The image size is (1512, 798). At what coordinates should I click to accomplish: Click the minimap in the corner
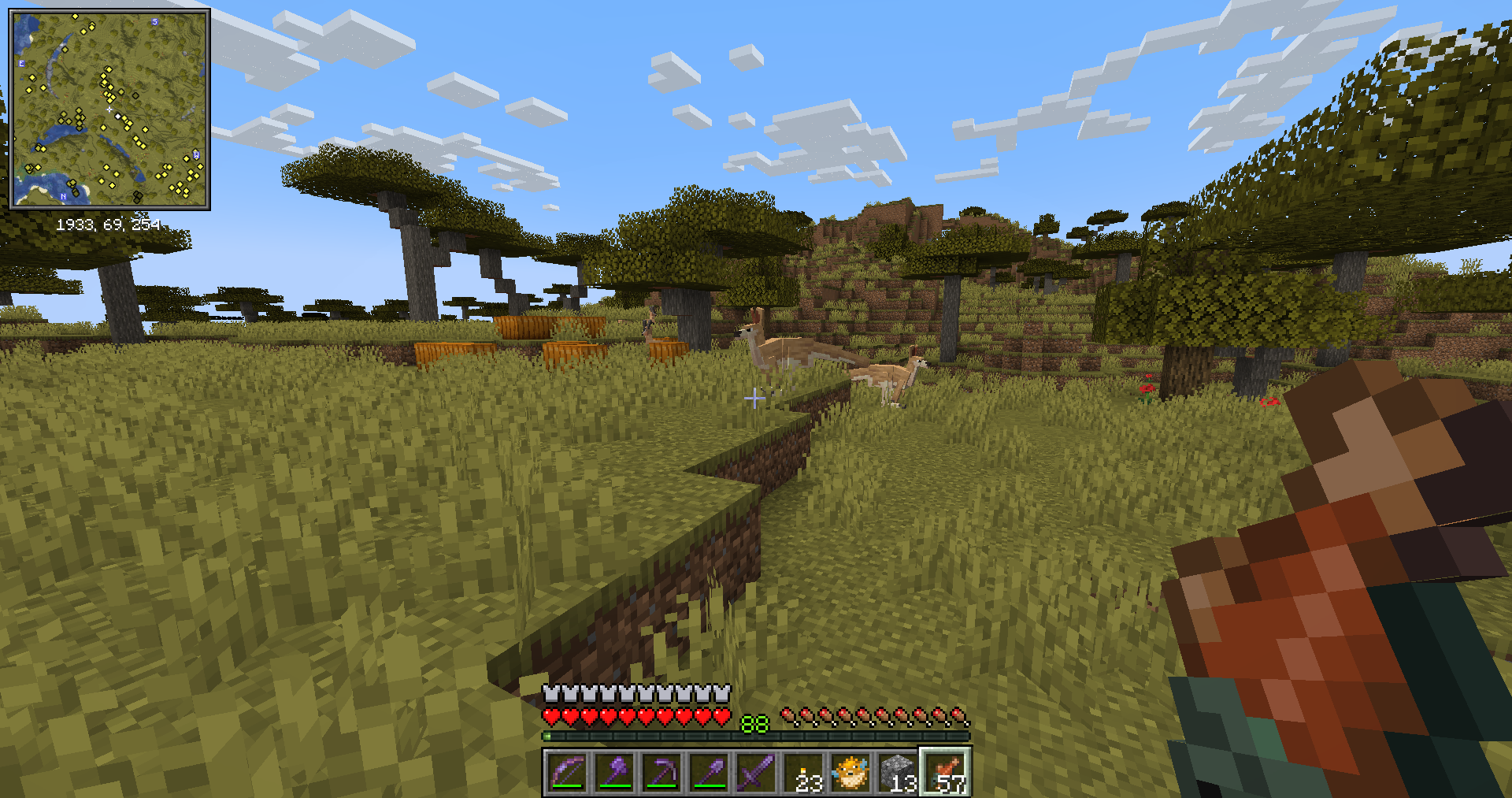tap(109, 109)
